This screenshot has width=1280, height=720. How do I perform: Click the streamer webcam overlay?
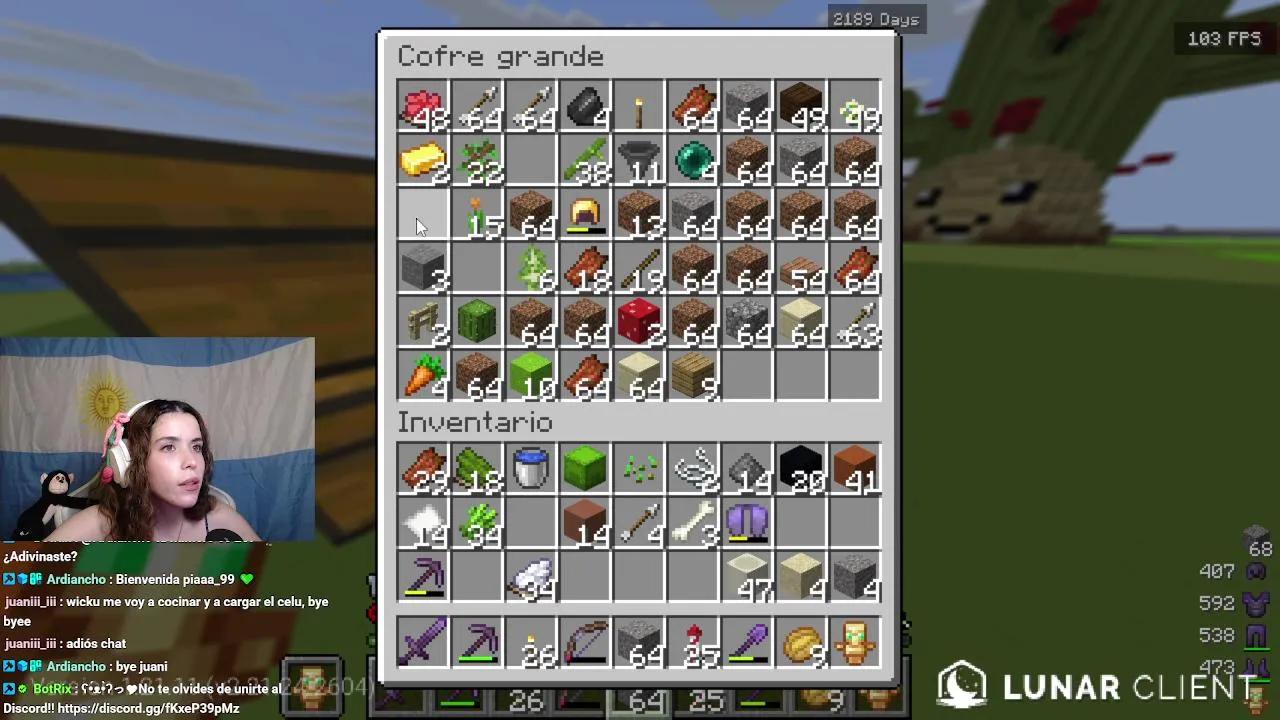click(157, 440)
